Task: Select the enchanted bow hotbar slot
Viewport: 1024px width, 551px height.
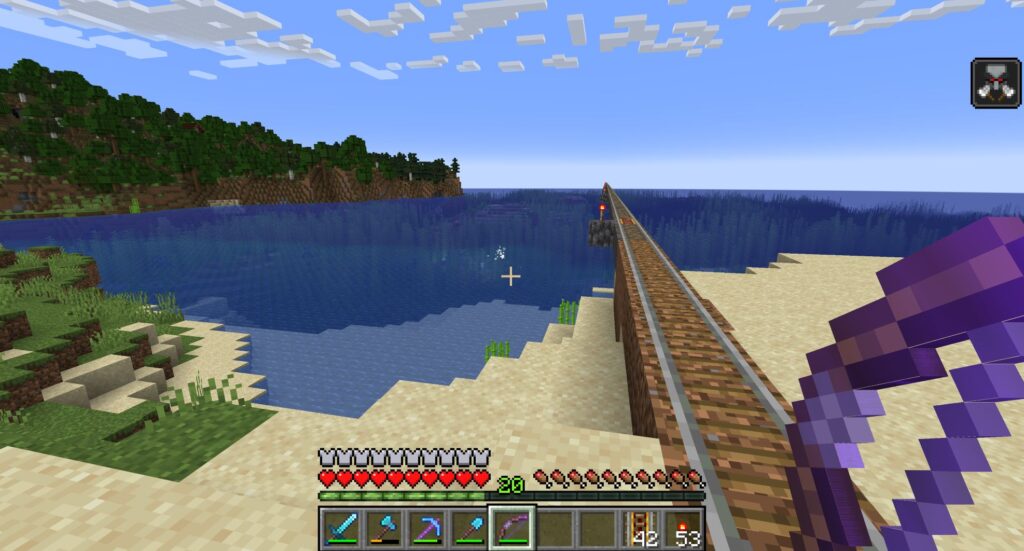Action: coord(512,527)
